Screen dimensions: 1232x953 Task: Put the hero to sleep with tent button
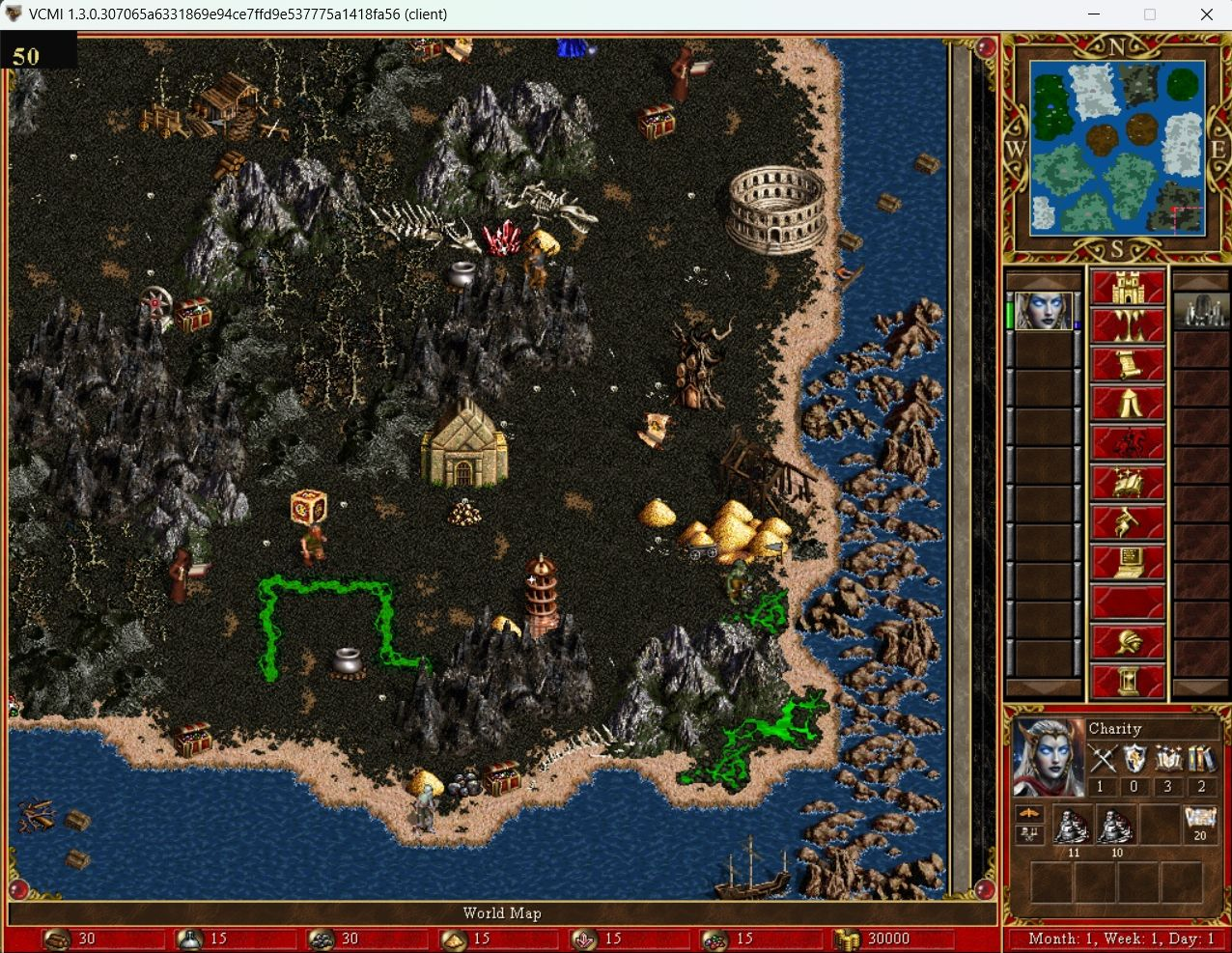pyautogui.click(x=1128, y=405)
